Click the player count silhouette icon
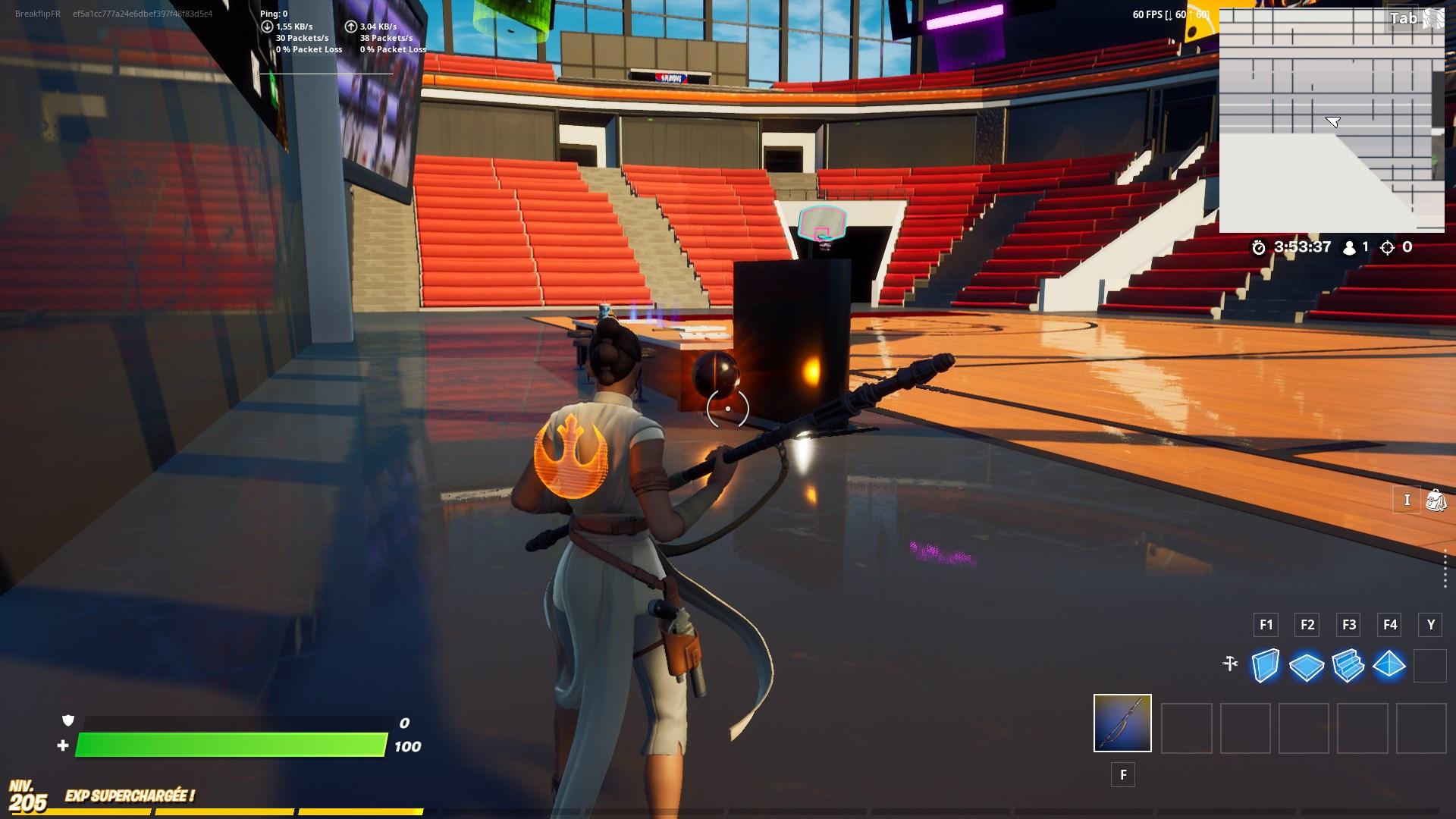 click(x=1349, y=246)
